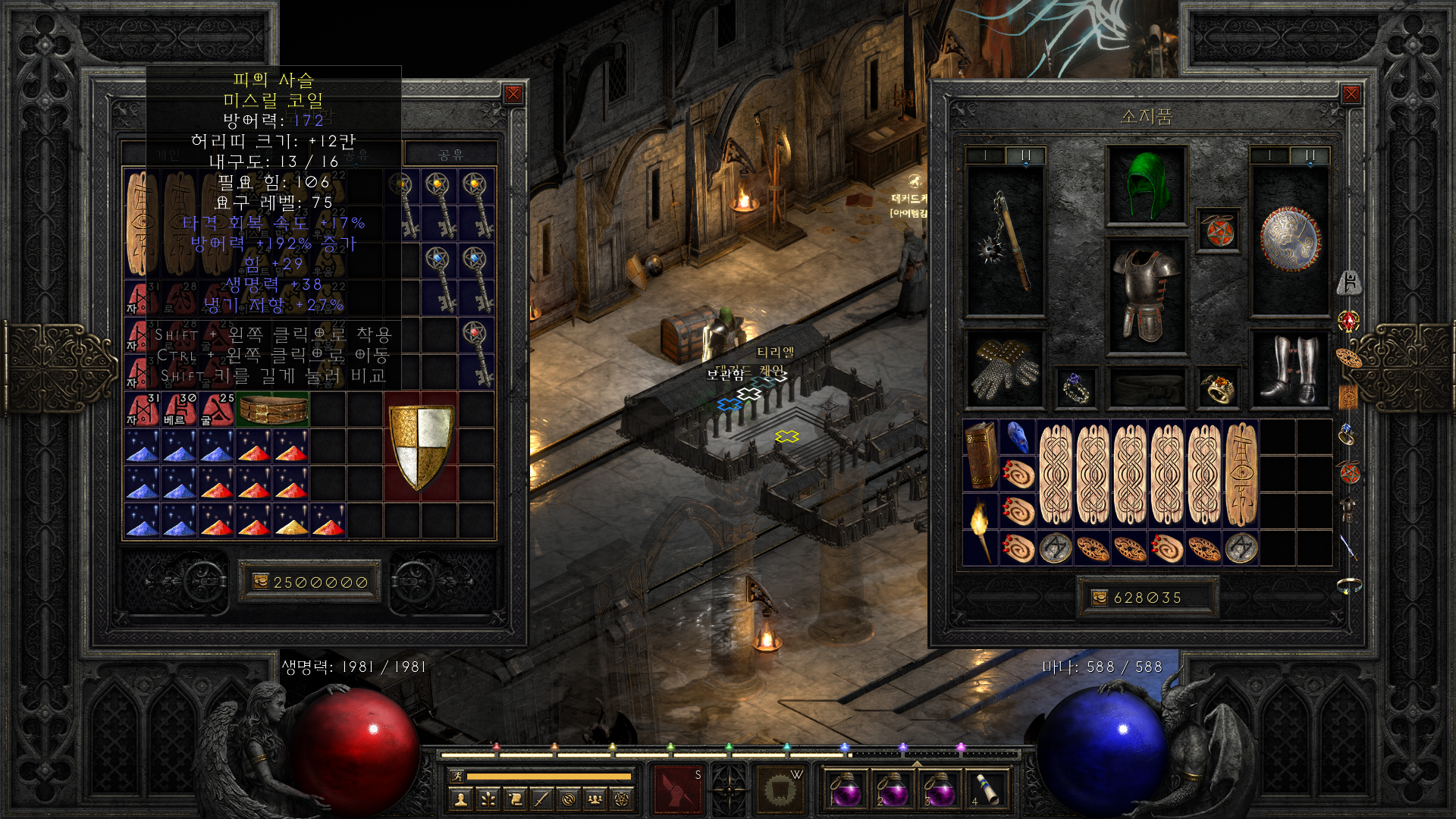Pick up the tome book in inventory
This screenshot has height=819, width=1456.
point(980,455)
